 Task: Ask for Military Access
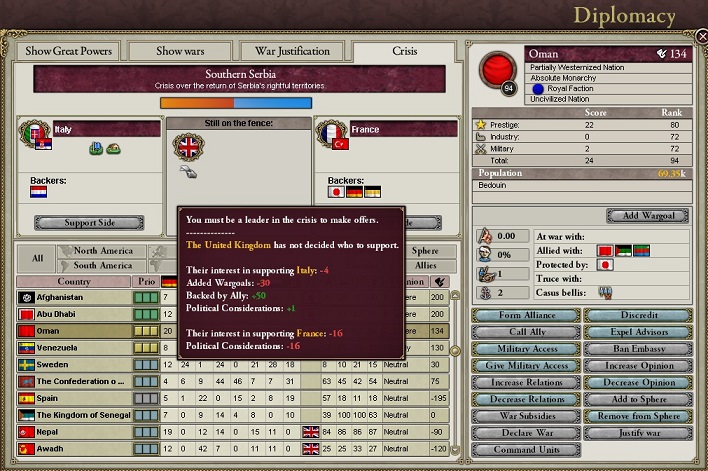click(526, 349)
